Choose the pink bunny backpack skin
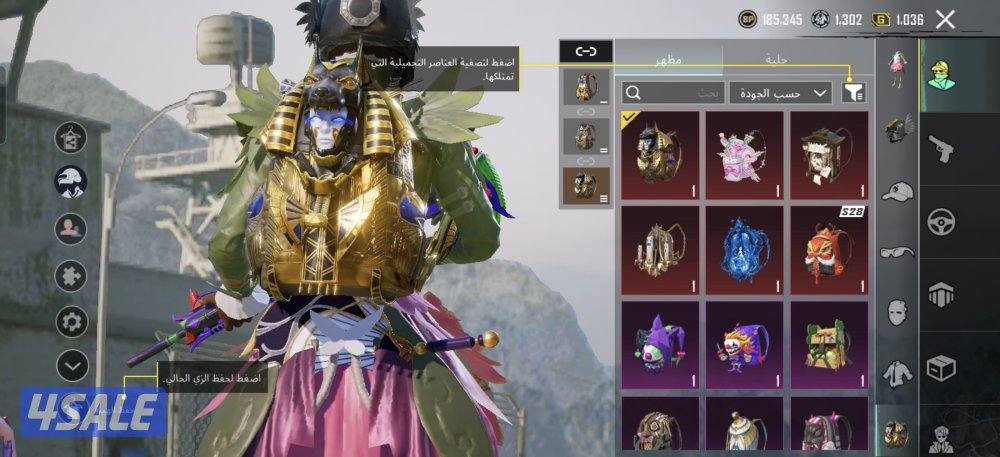 click(x=743, y=153)
